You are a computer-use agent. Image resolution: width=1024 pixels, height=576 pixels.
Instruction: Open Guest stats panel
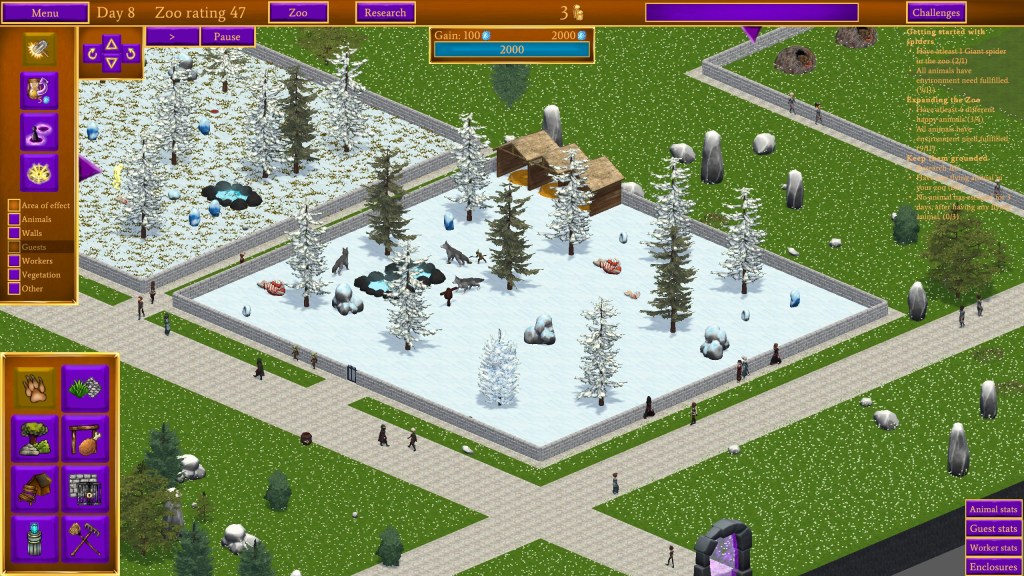[993, 529]
